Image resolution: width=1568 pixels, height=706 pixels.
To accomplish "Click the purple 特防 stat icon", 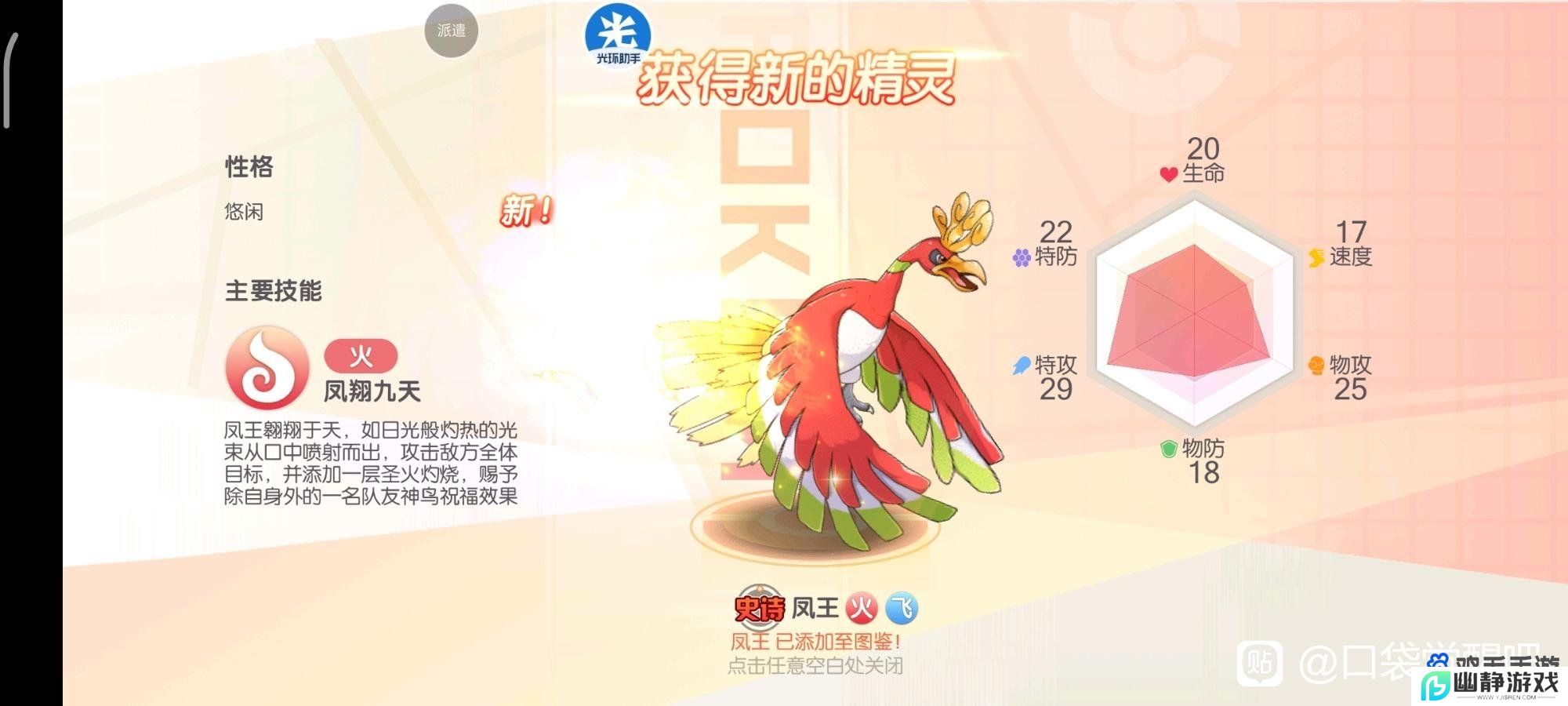I will click(1021, 257).
